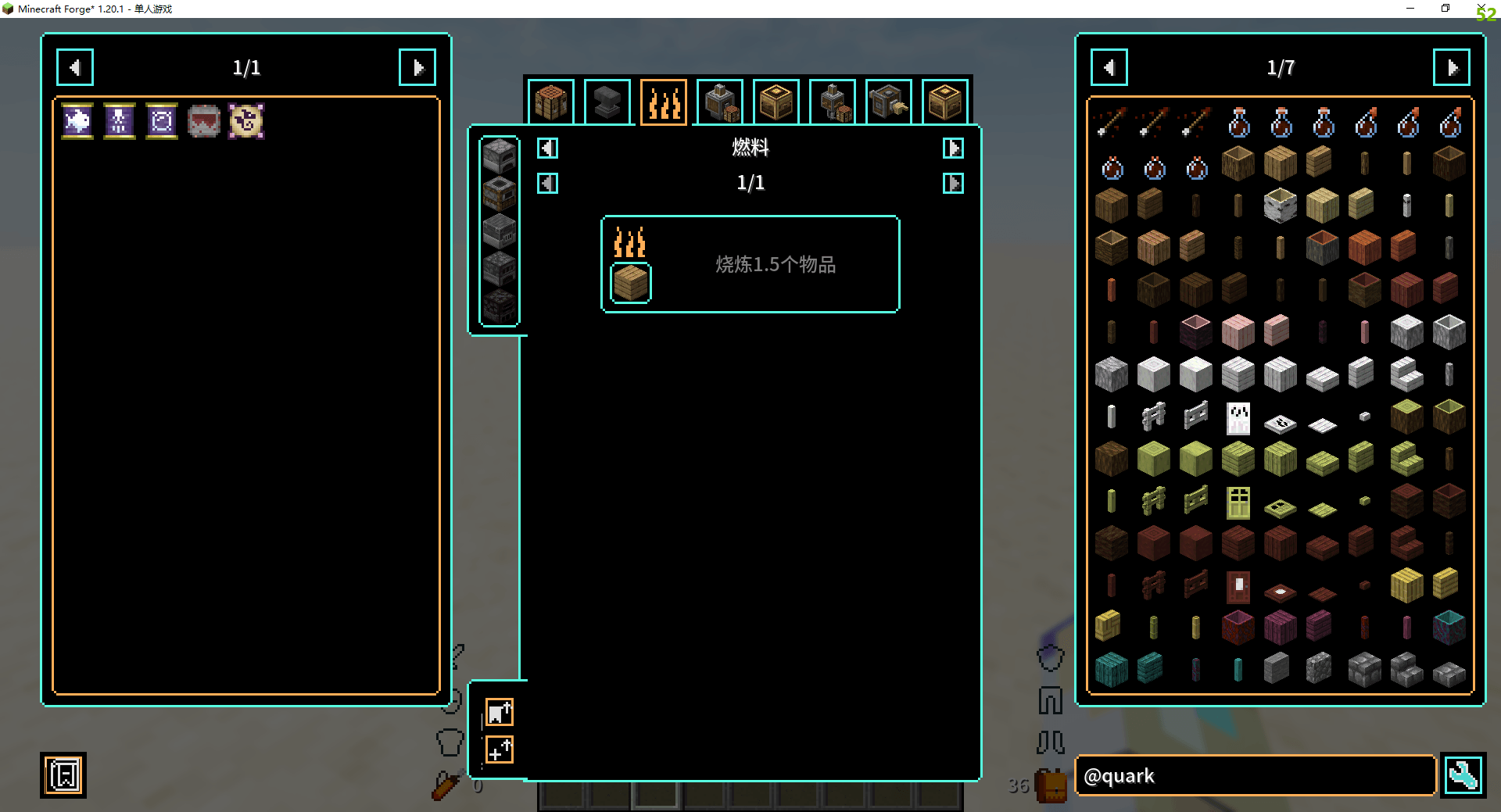Minimize the Minecraft Forge window
The height and width of the screenshot is (812, 1501).
coord(1410,9)
